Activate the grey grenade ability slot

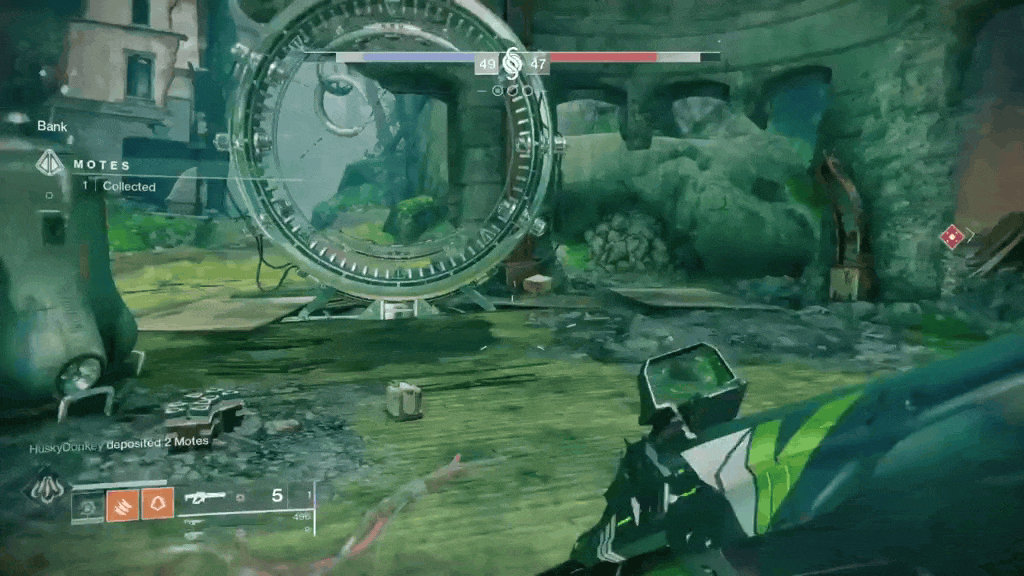pyautogui.click(x=89, y=504)
